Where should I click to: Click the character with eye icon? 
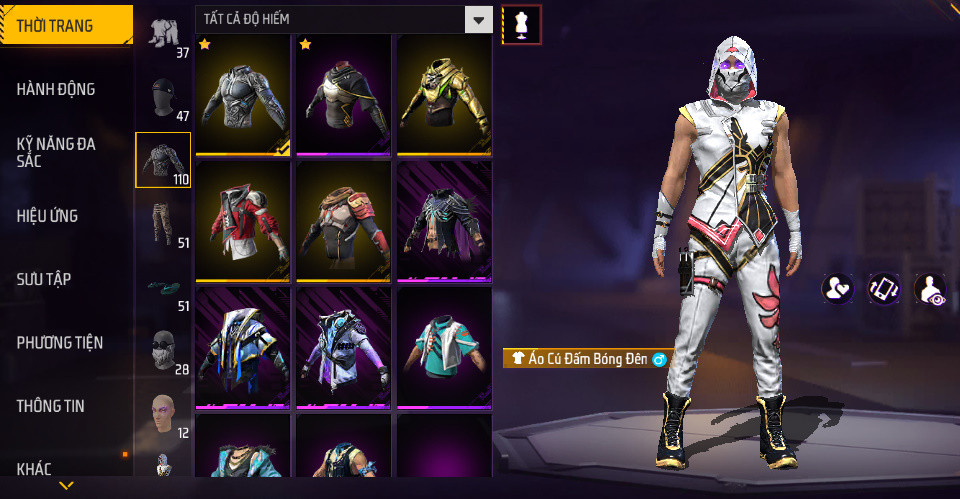(x=929, y=289)
